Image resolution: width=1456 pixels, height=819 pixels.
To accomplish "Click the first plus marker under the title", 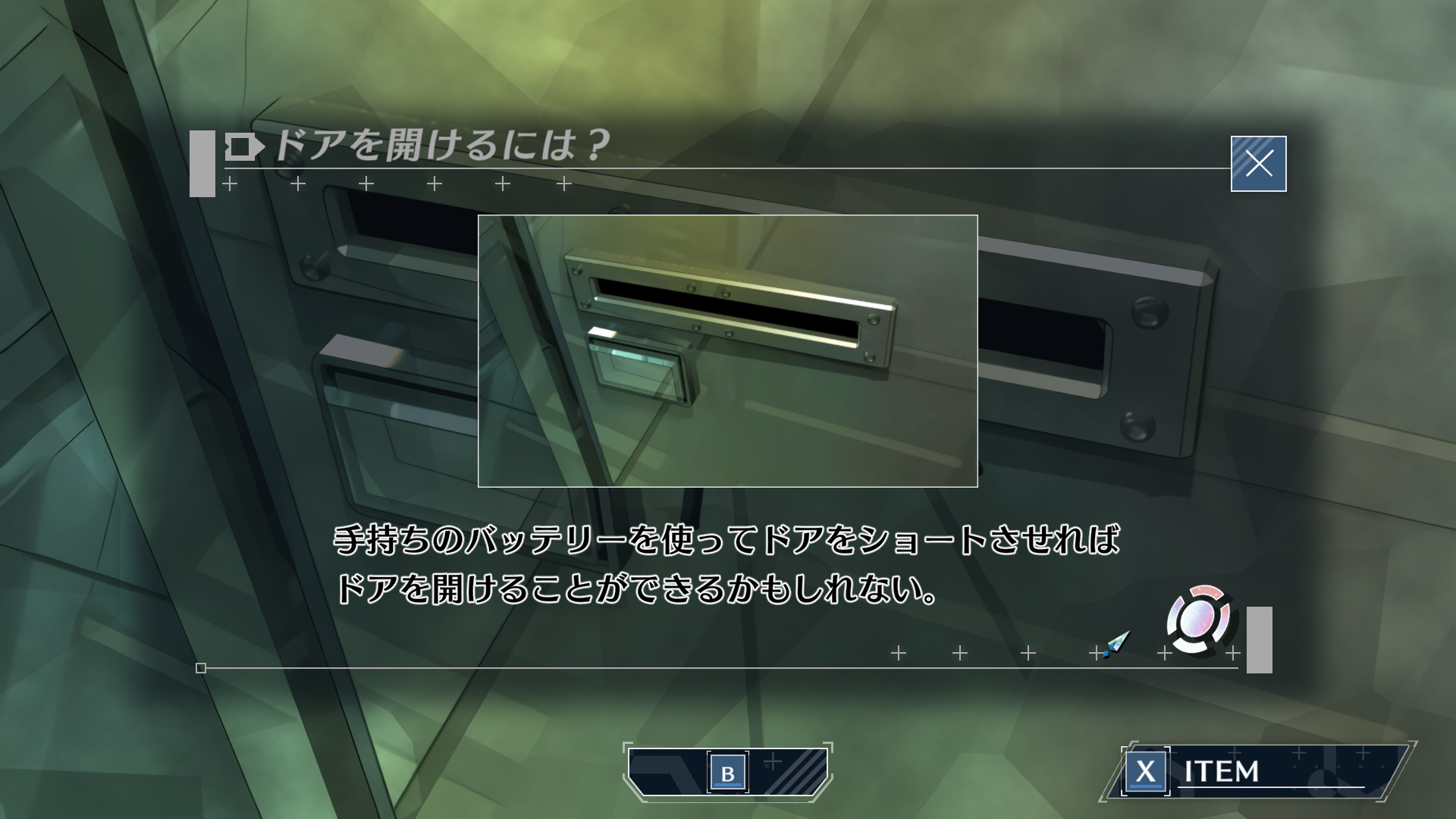I will (227, 183).
